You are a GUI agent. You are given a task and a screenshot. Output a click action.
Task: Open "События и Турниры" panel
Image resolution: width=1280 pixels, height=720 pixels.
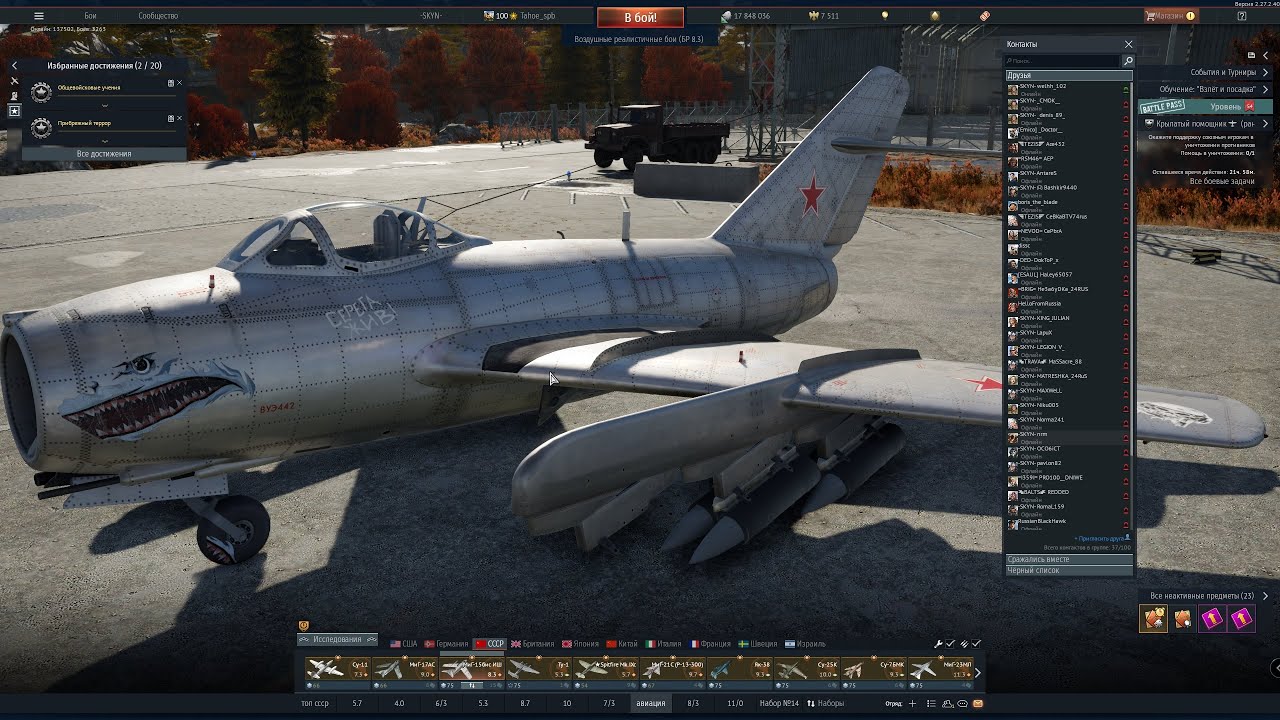pyautogui.click(x=1223, y=72)
